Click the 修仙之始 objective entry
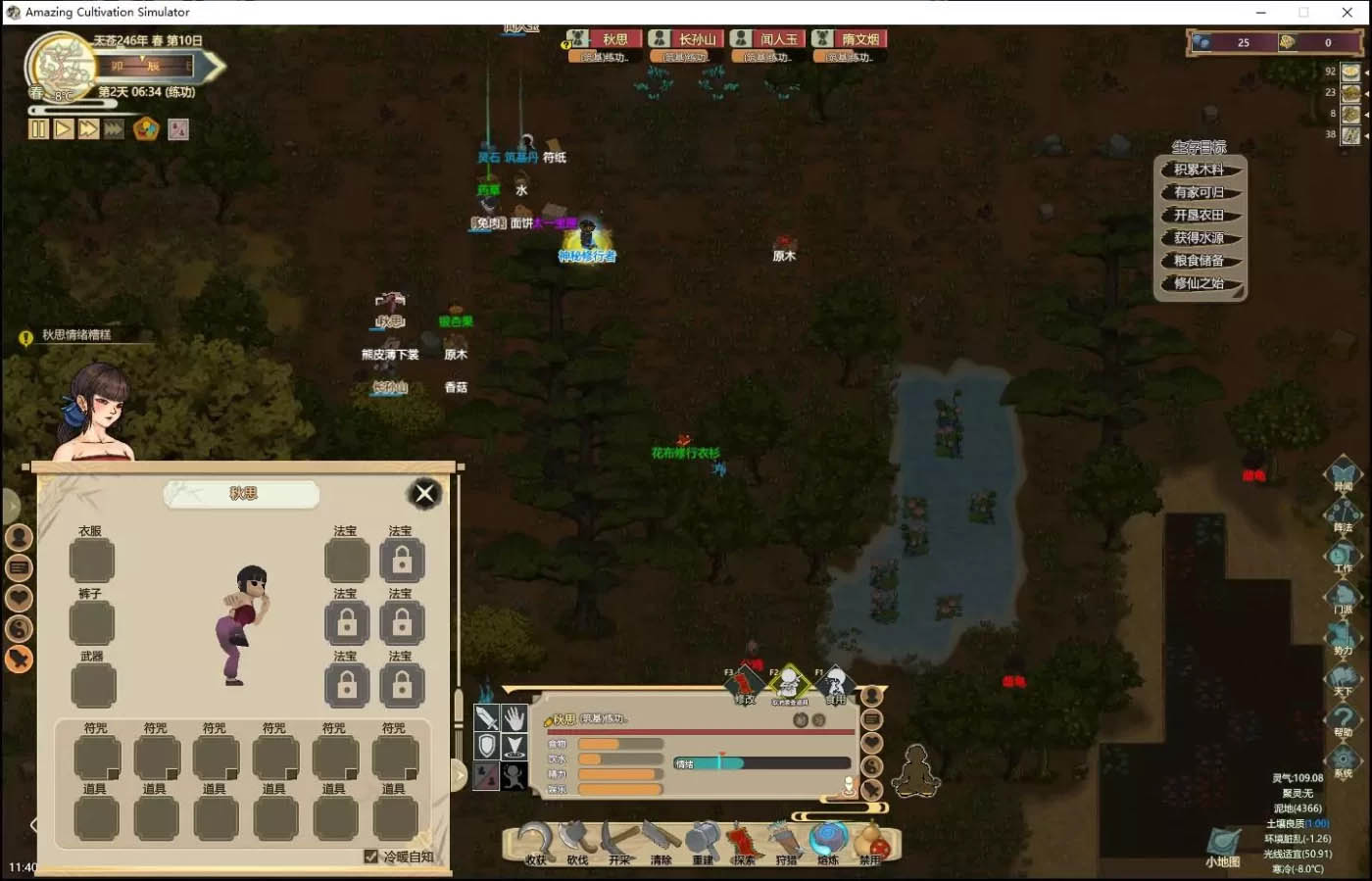Viewport: 1372px width, 881px height. (x=1199, y=283)
